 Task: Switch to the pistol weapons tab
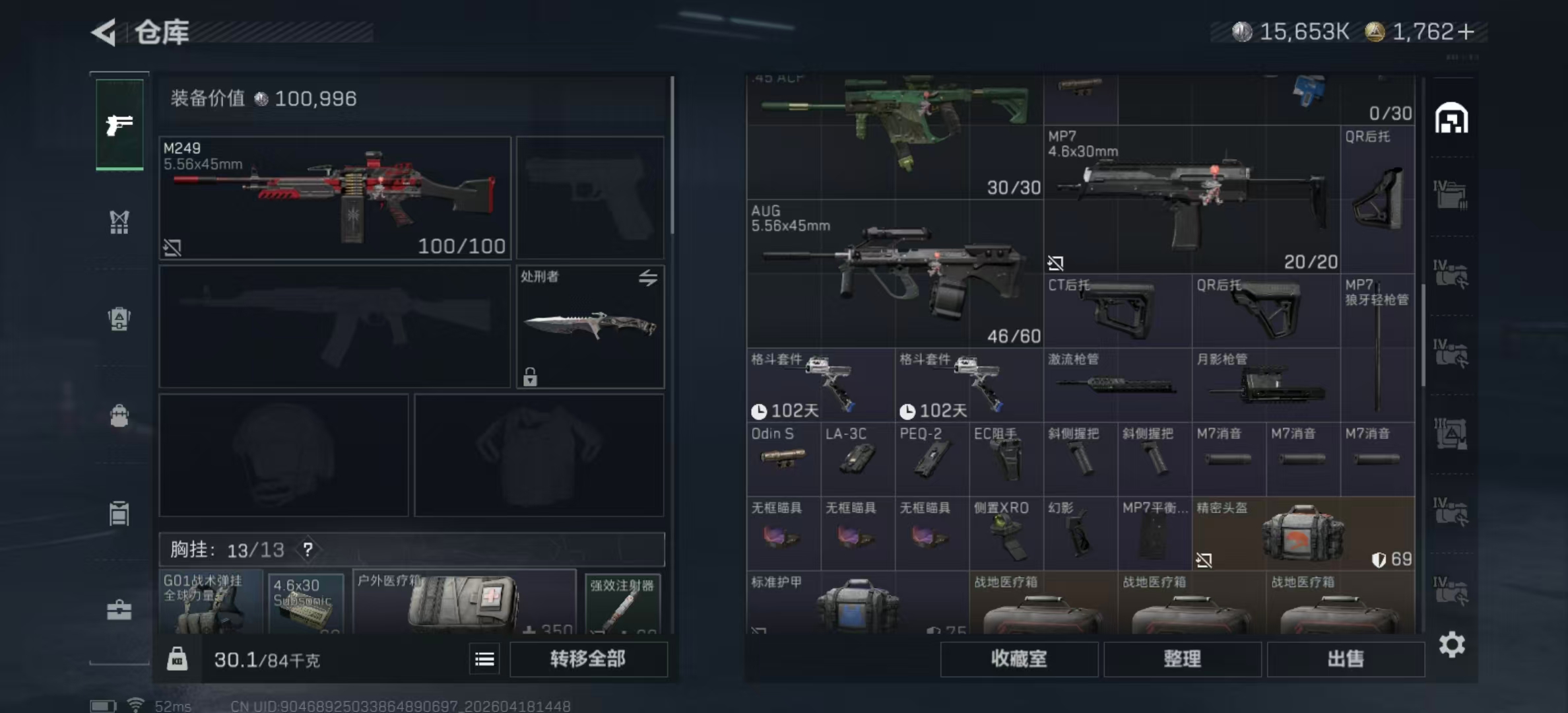pyautogui.click(x=119, y=124)
